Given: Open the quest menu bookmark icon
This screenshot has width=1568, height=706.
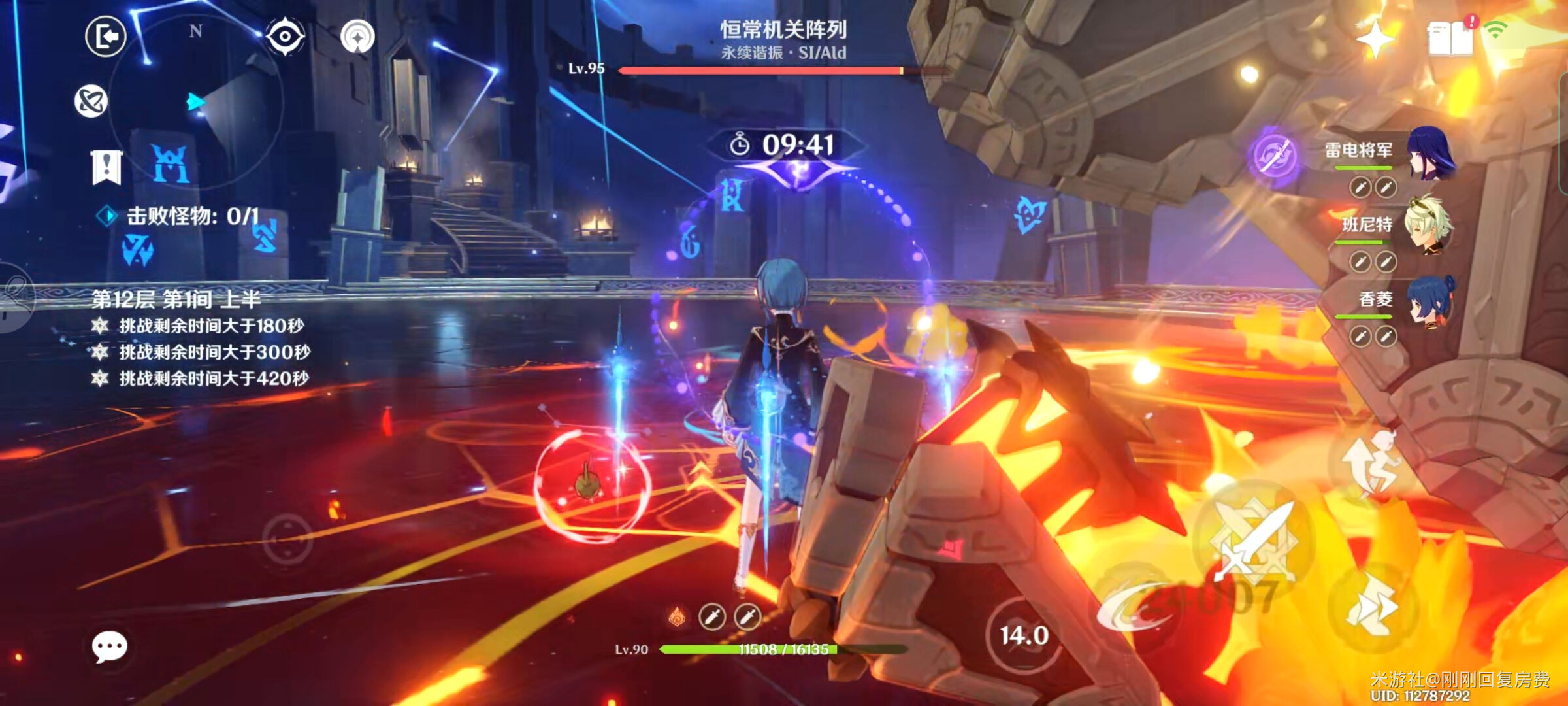Looking at the screenshot, I should tap(106, 167).
